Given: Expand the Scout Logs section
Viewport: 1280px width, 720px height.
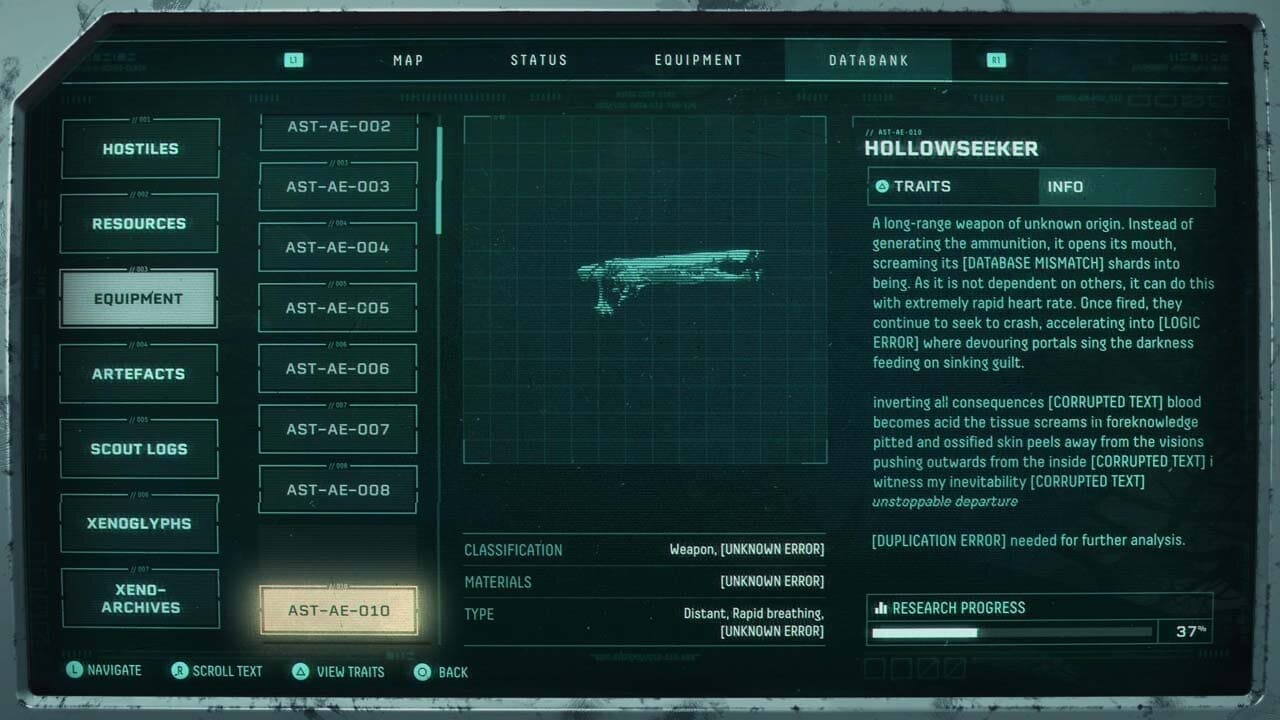Looking at the screenshot, I should (139, 448).
